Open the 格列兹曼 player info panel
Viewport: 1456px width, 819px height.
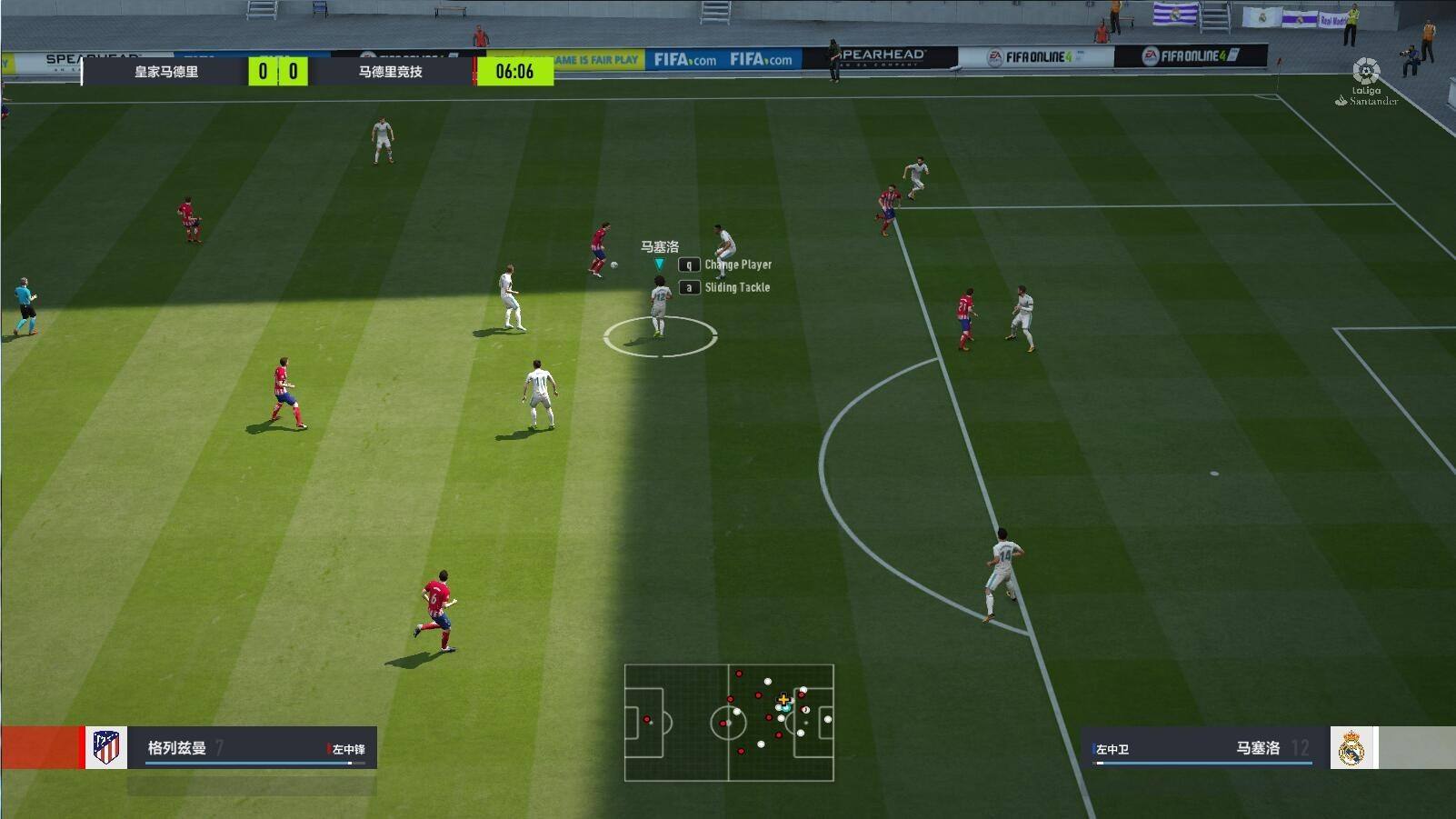pos(252,748)
